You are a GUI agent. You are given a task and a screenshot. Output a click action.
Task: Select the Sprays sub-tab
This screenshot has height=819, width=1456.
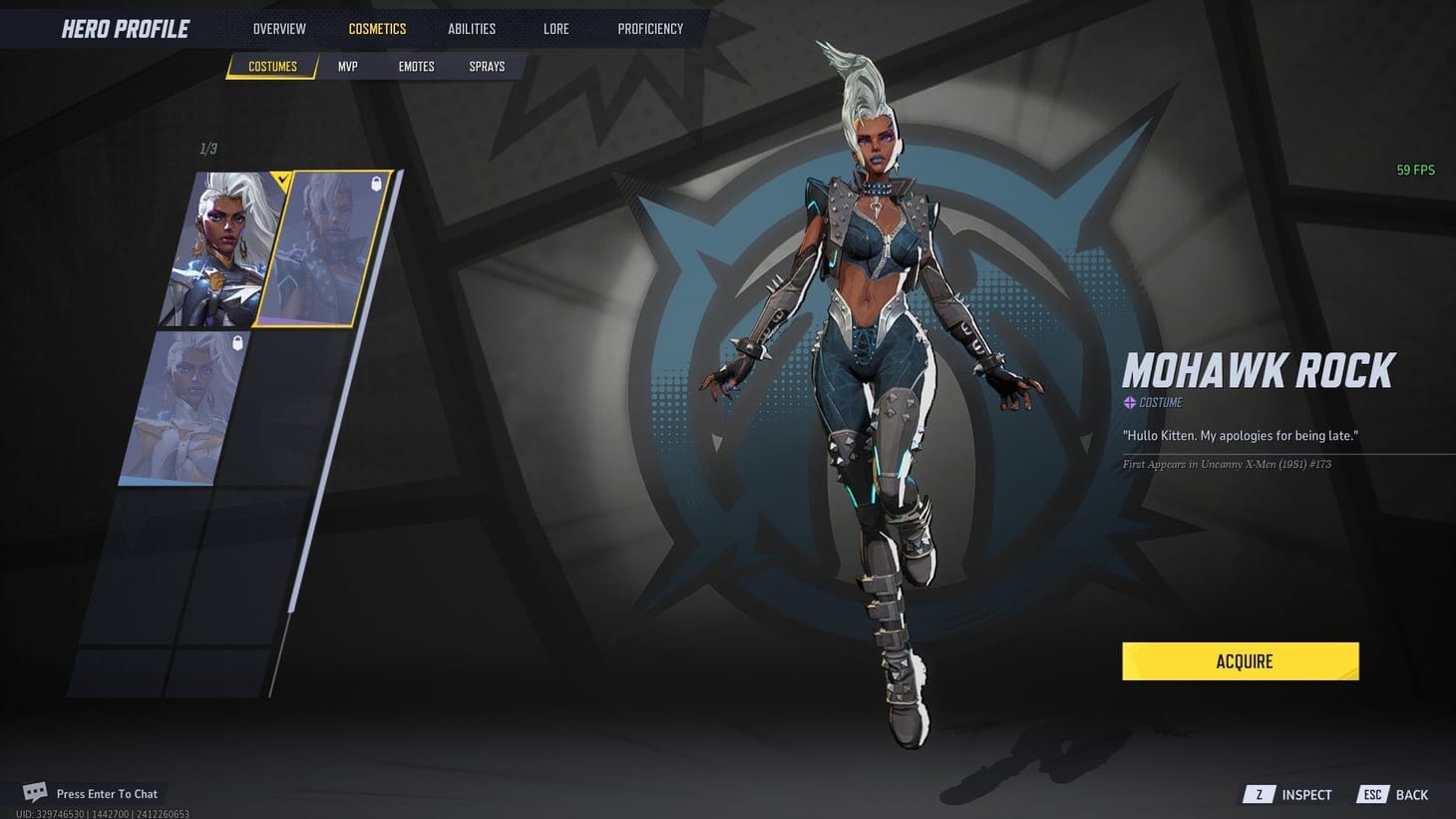[x=487, y=66]
